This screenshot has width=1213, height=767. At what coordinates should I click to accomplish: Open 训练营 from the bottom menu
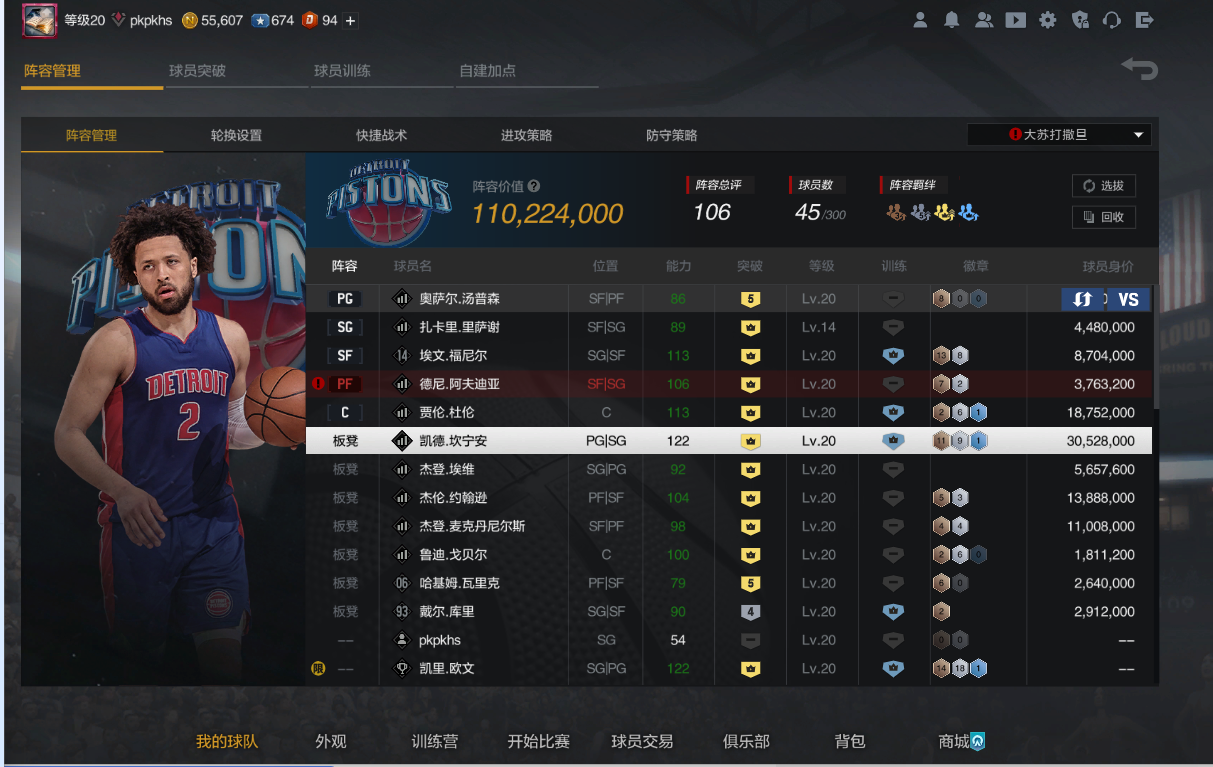[435, 741]
